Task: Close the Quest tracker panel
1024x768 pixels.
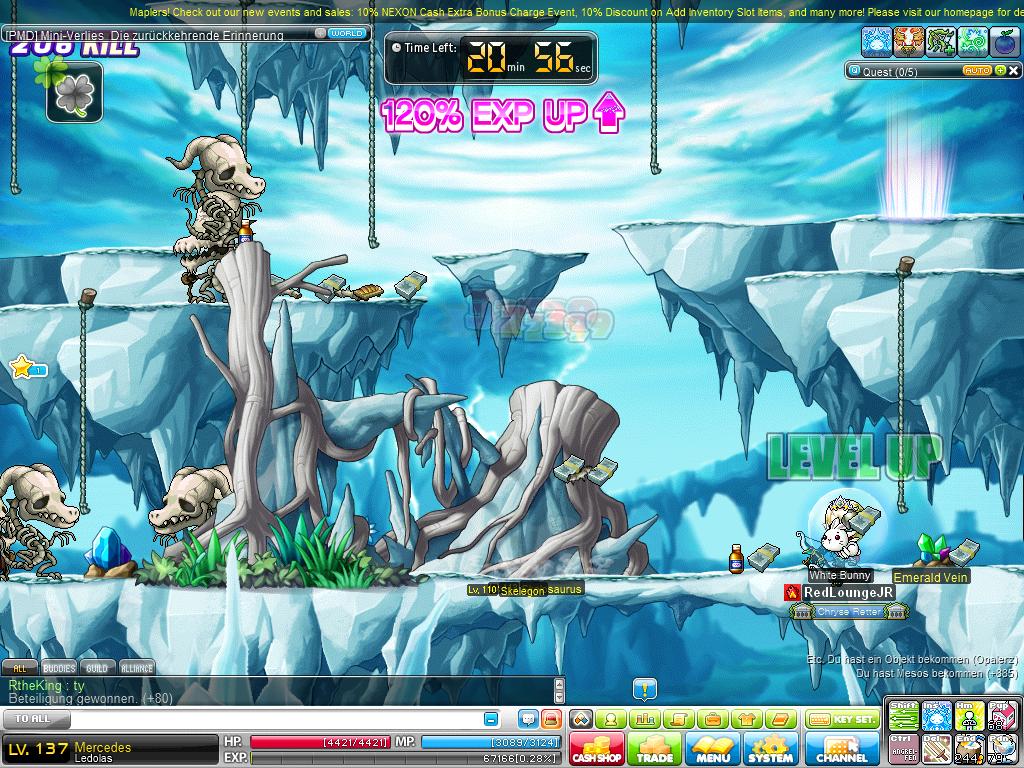Action: click(x=1012, y=71)
